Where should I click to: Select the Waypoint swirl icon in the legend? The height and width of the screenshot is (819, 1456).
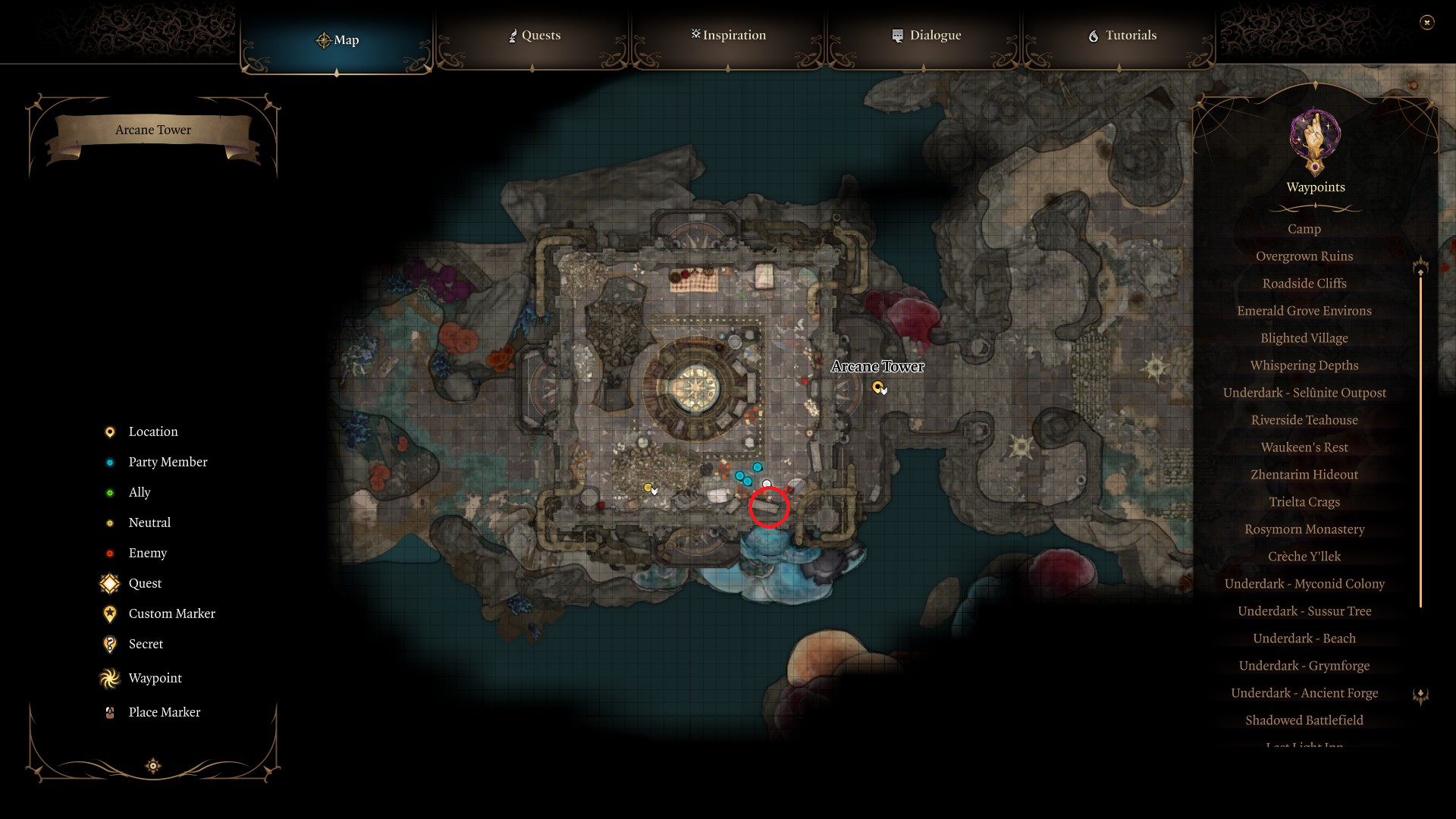(110, 678)
